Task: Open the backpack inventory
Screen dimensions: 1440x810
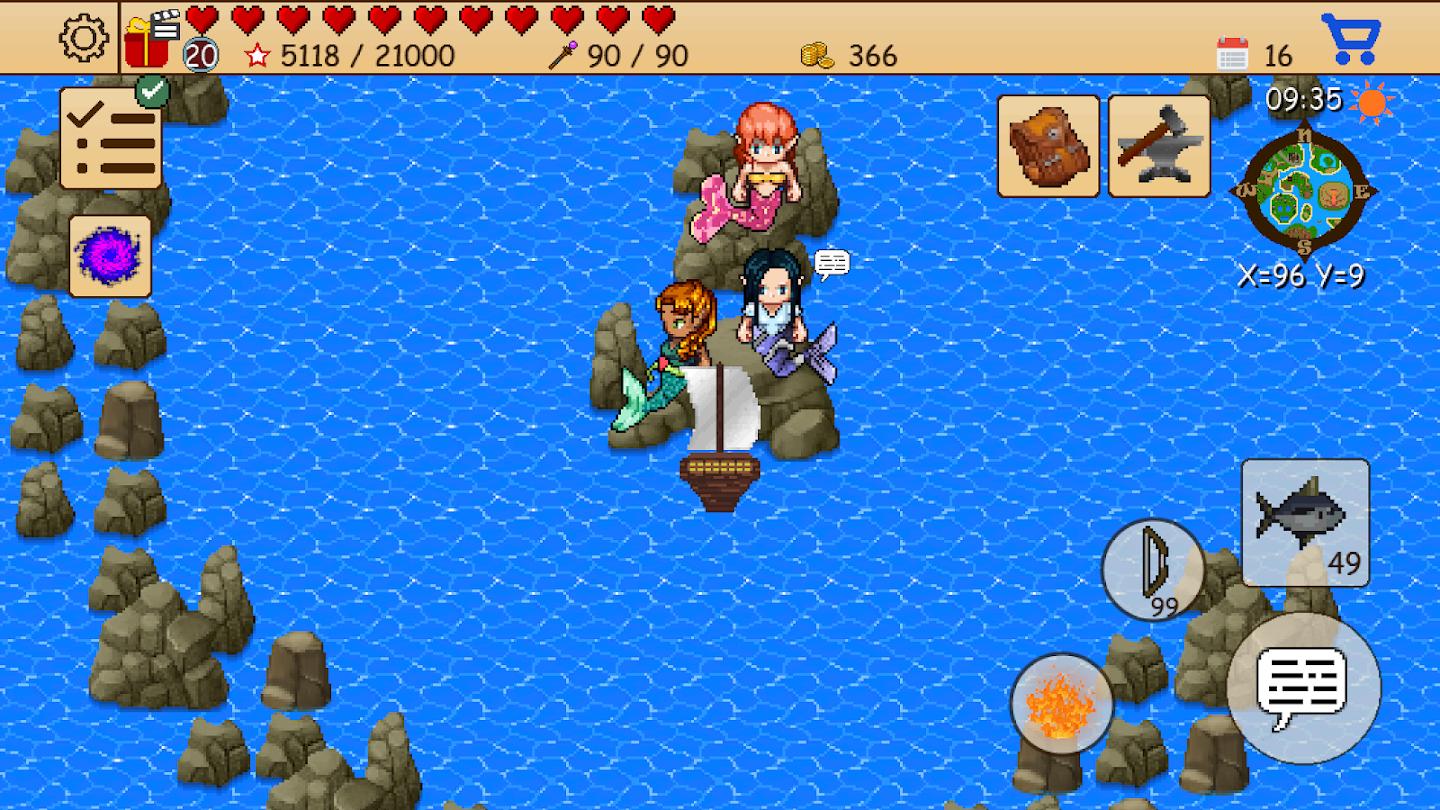Action: point(1046,145)
